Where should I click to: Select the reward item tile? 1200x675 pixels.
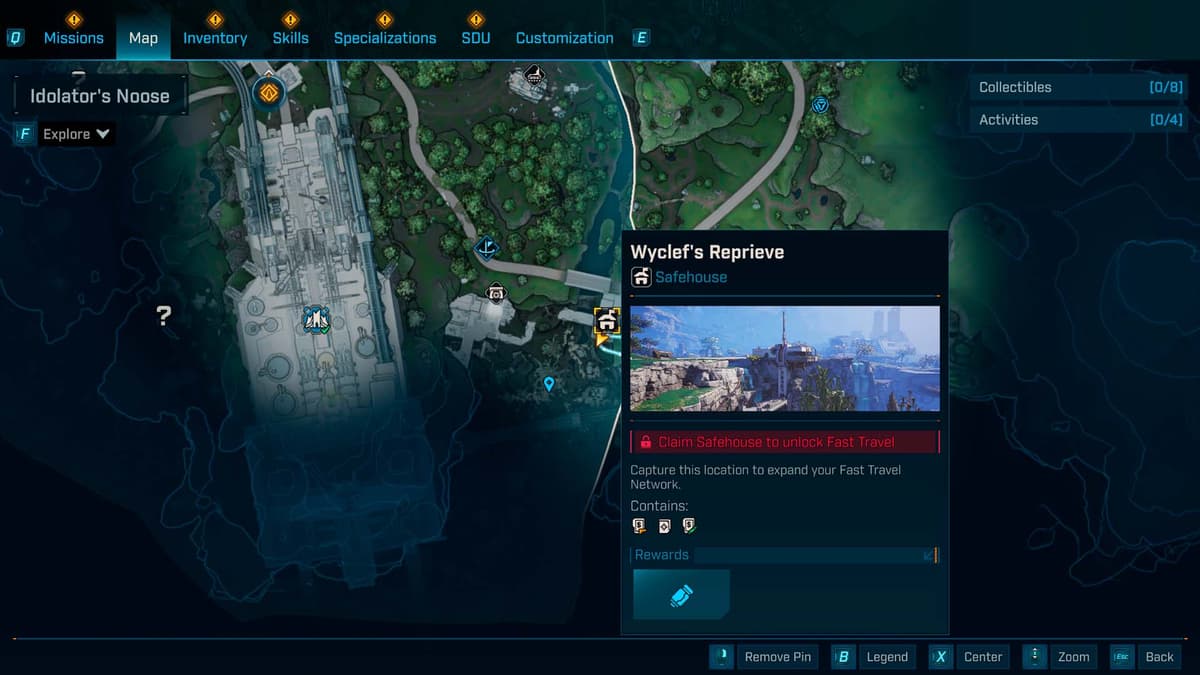682,595
